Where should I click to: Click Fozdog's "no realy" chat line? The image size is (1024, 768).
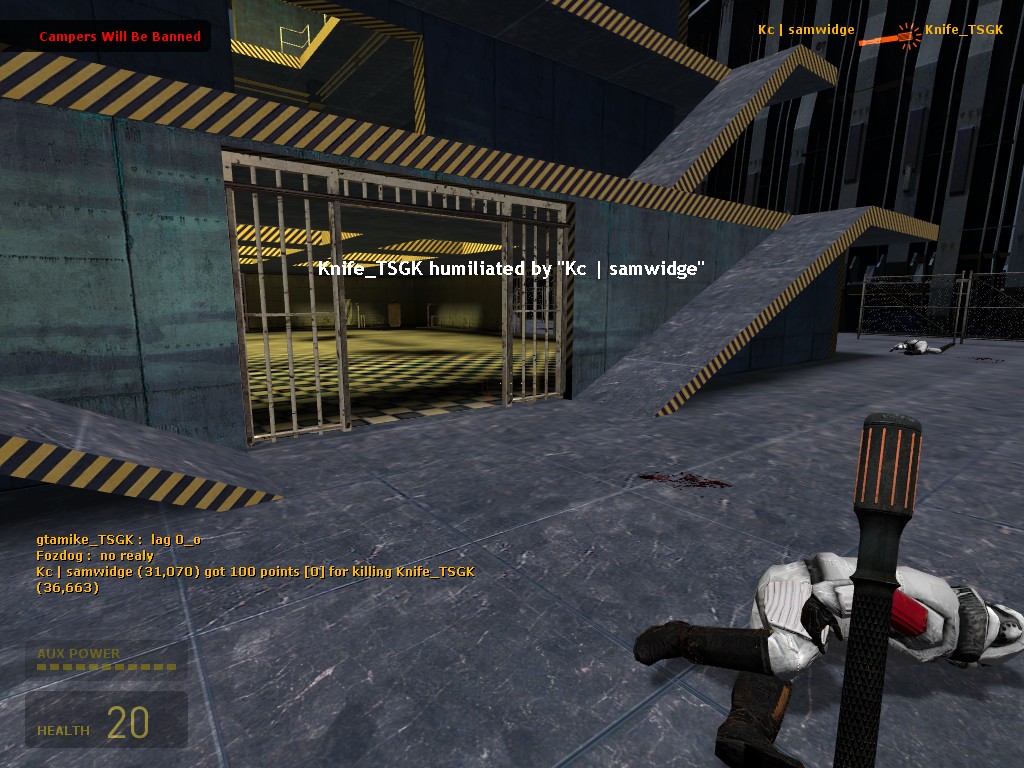[95, 556]
